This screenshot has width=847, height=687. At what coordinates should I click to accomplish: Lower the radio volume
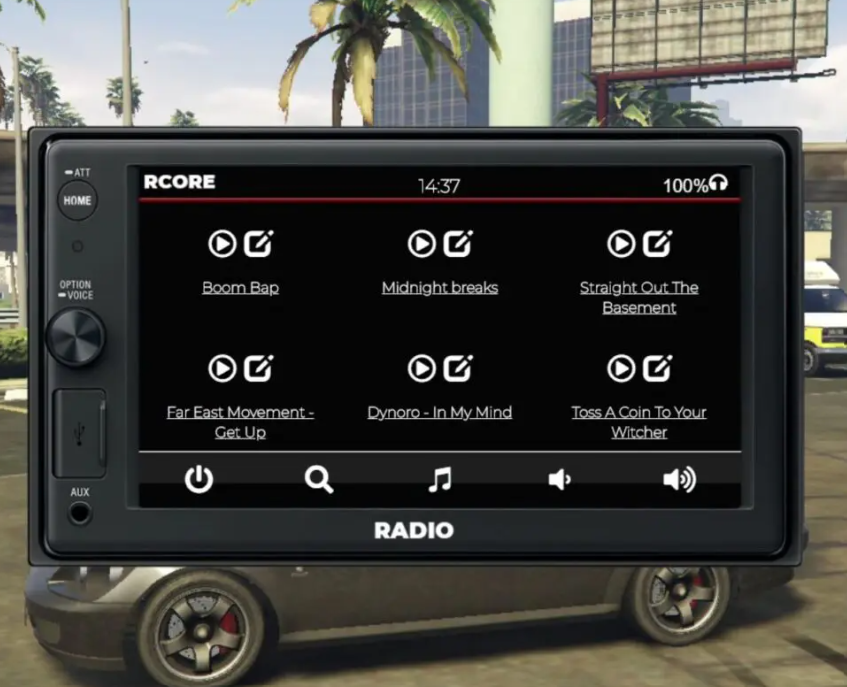[559, 480]
